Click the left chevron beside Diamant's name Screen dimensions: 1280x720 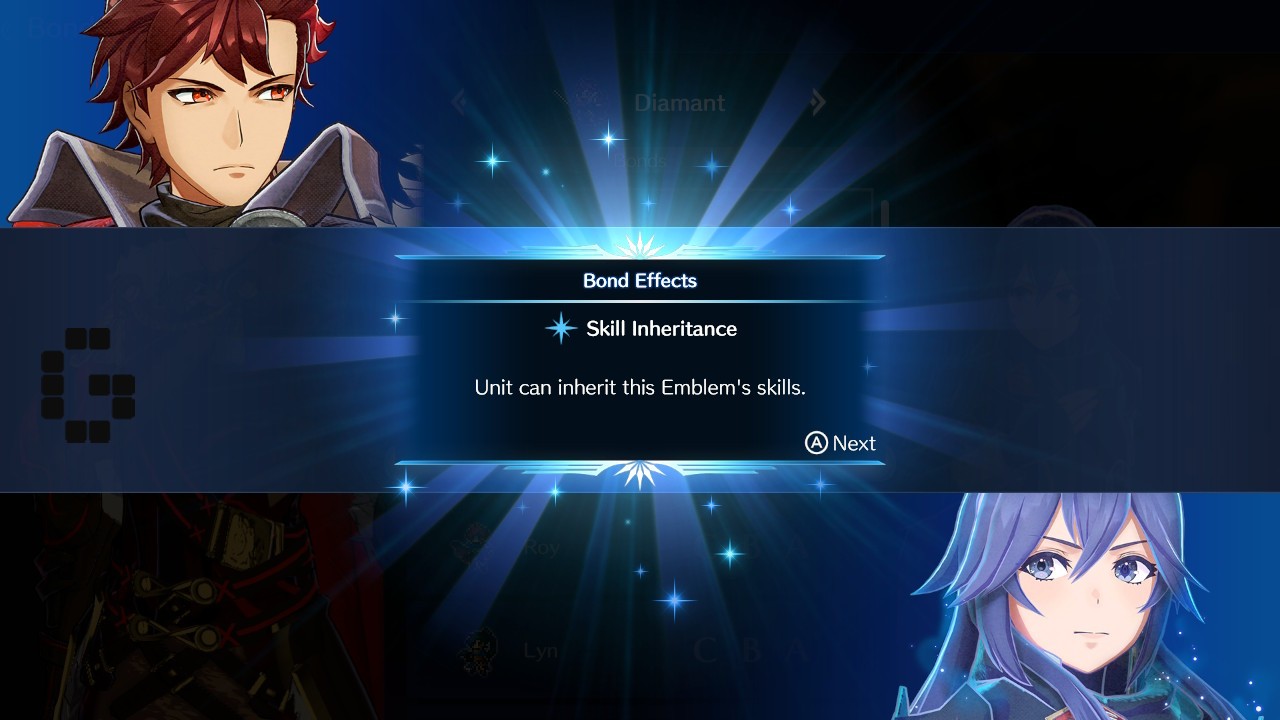click(459, 102)
